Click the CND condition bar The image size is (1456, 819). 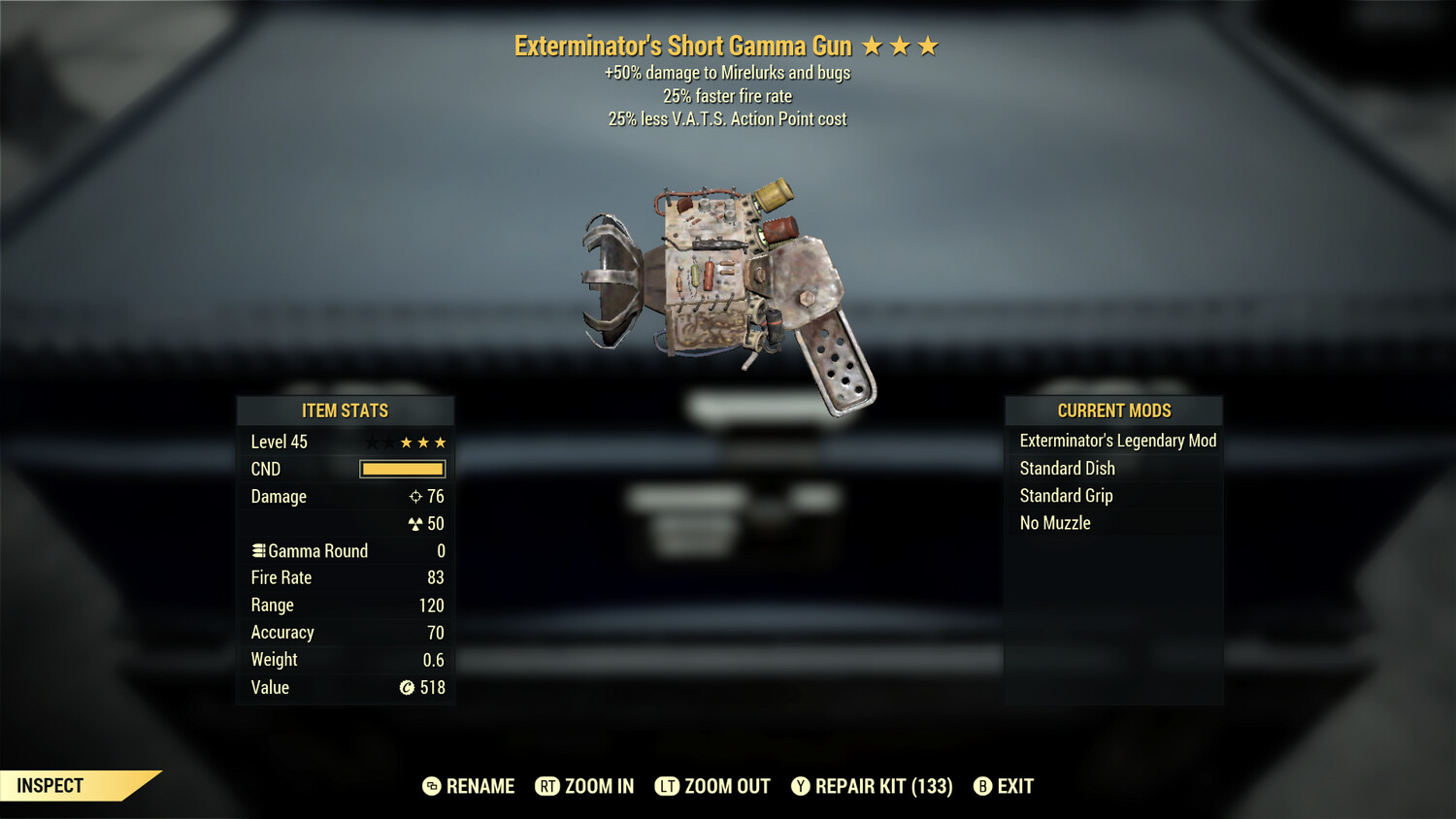click(x=401, y=469)
